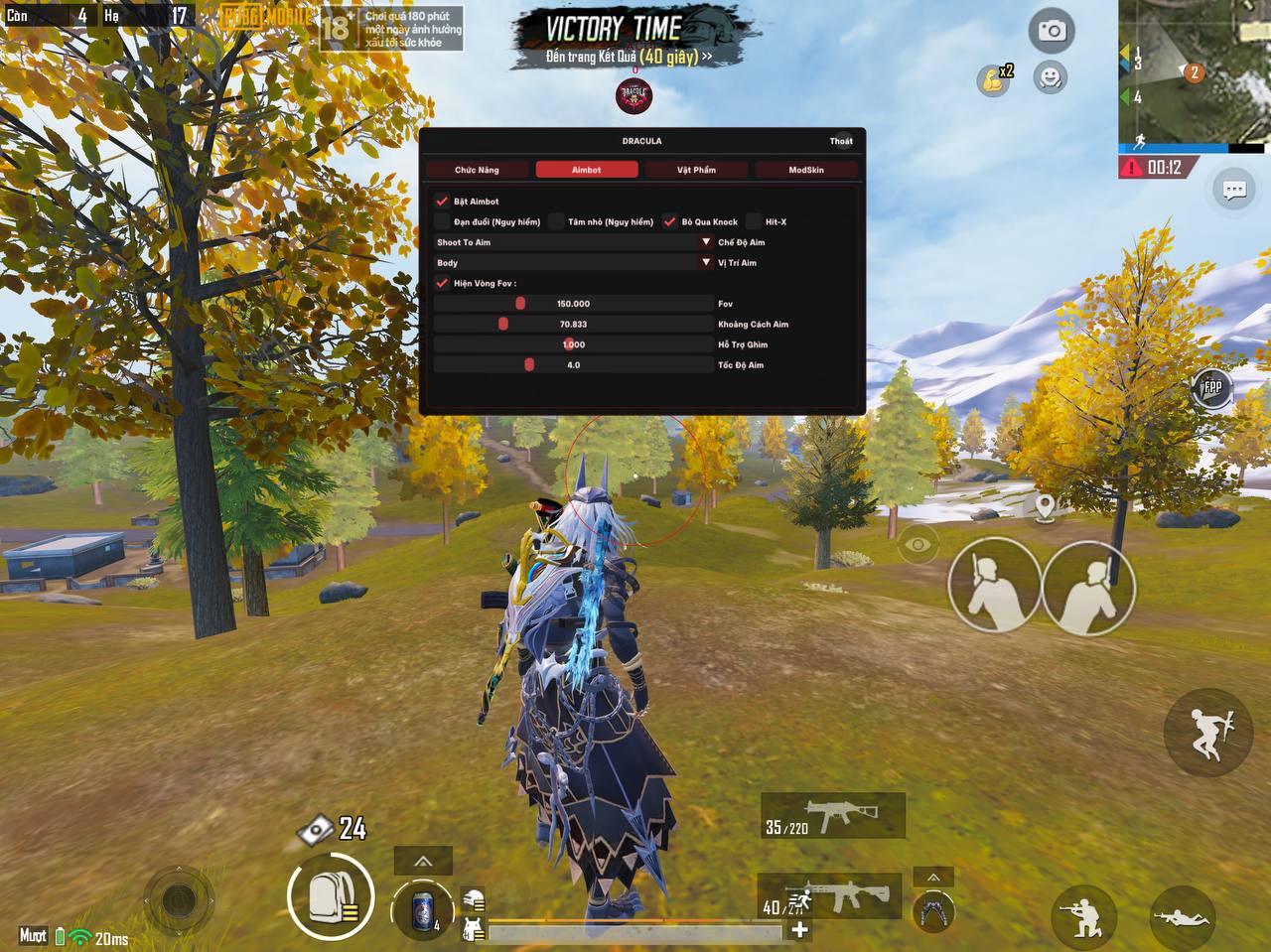This screenshot has width=1271, height=952.
Task: Open the Vật Phẩm tab
Action: click(x=696, y=169)
